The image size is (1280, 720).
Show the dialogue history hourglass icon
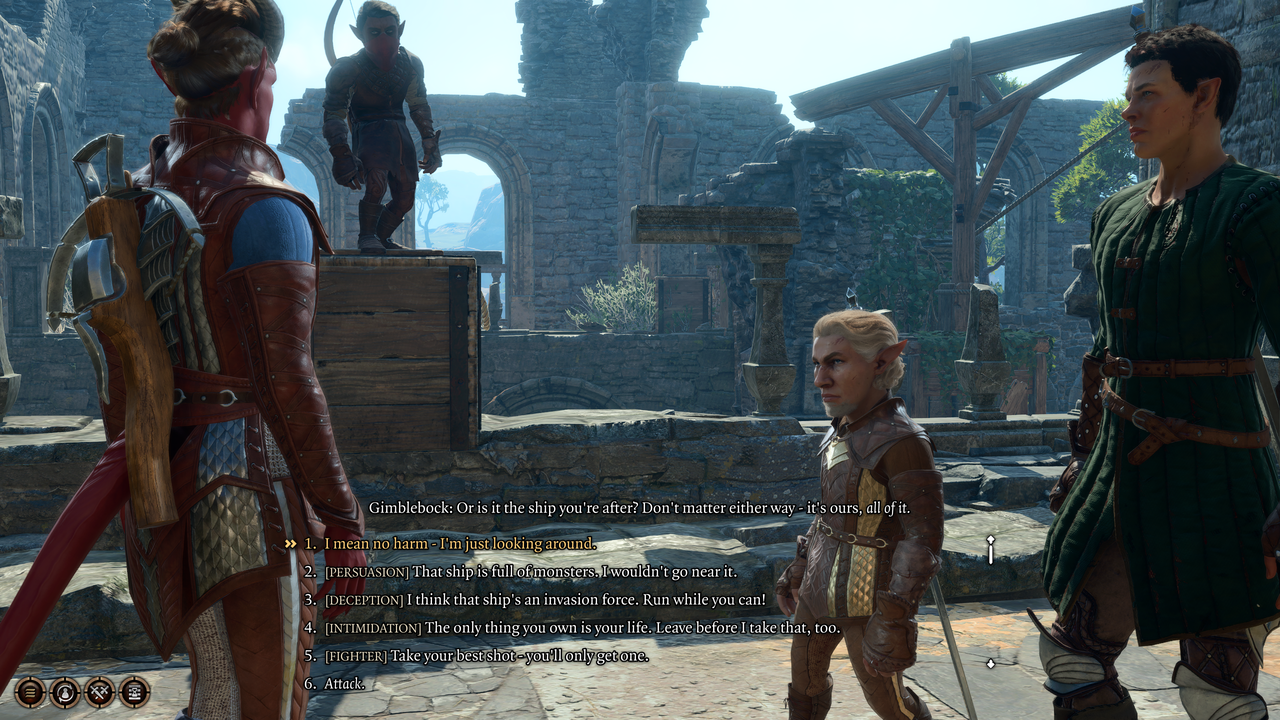point(134,691)
